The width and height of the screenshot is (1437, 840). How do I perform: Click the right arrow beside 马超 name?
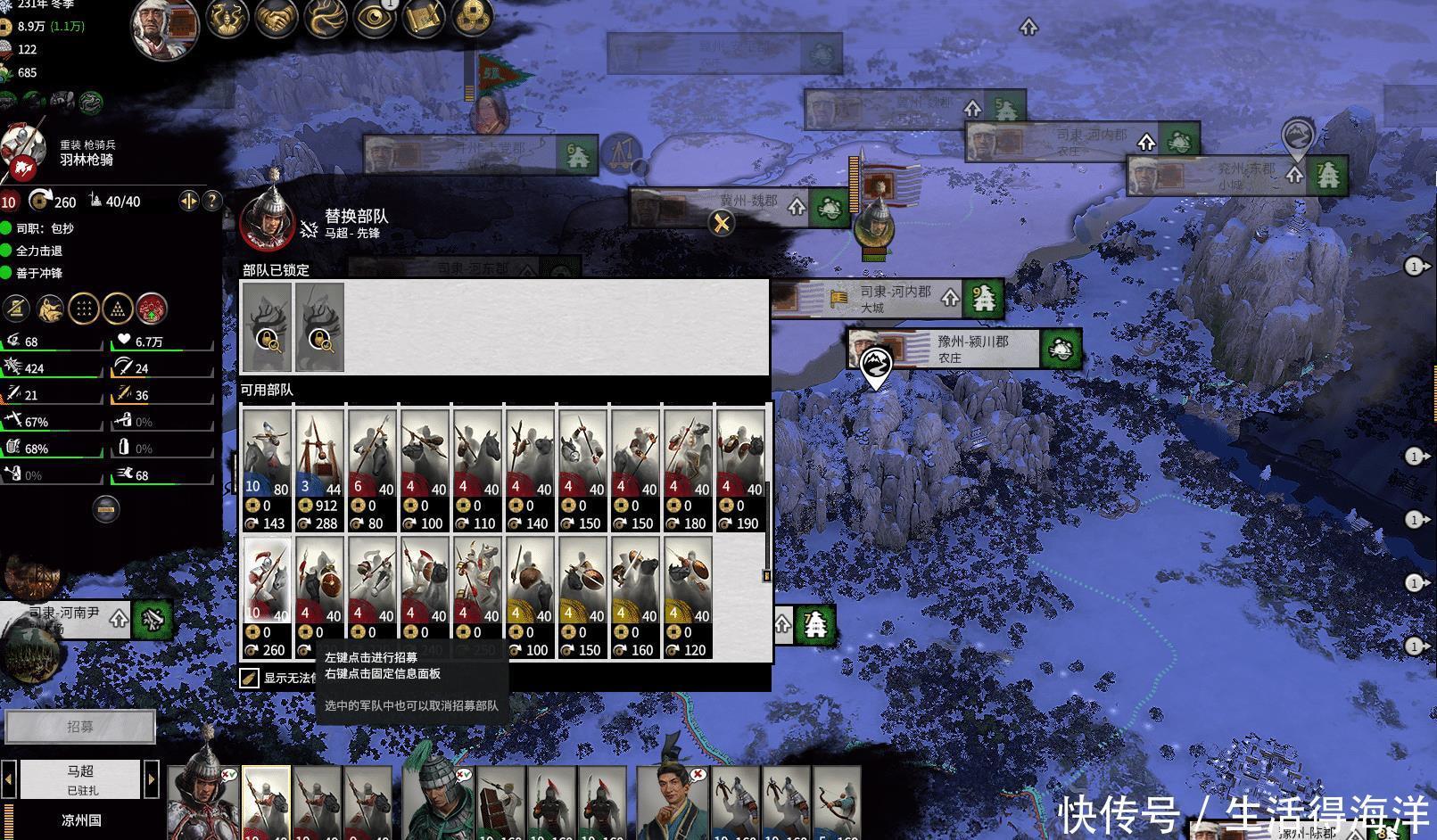click(151, 778)
